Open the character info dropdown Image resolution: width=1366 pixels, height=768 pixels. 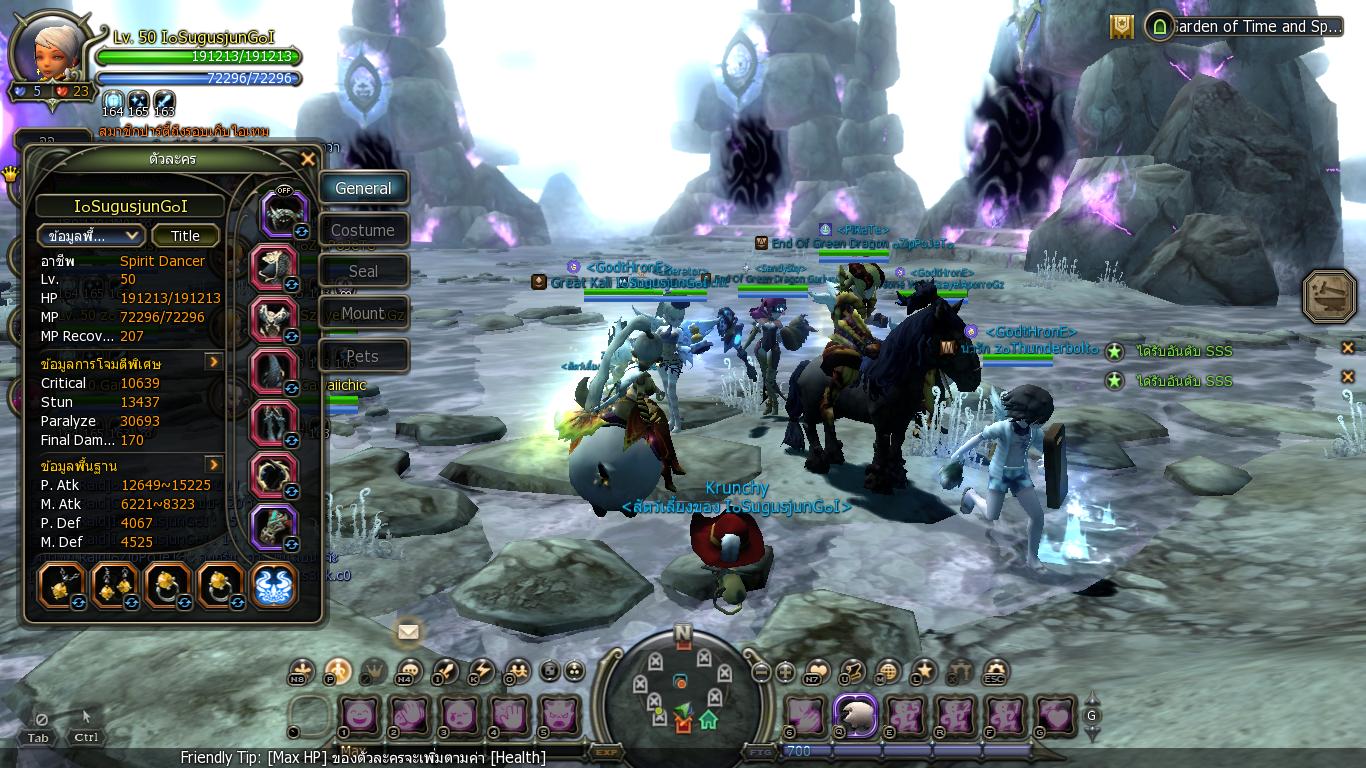pyautogui.click(x=91, y=236)
